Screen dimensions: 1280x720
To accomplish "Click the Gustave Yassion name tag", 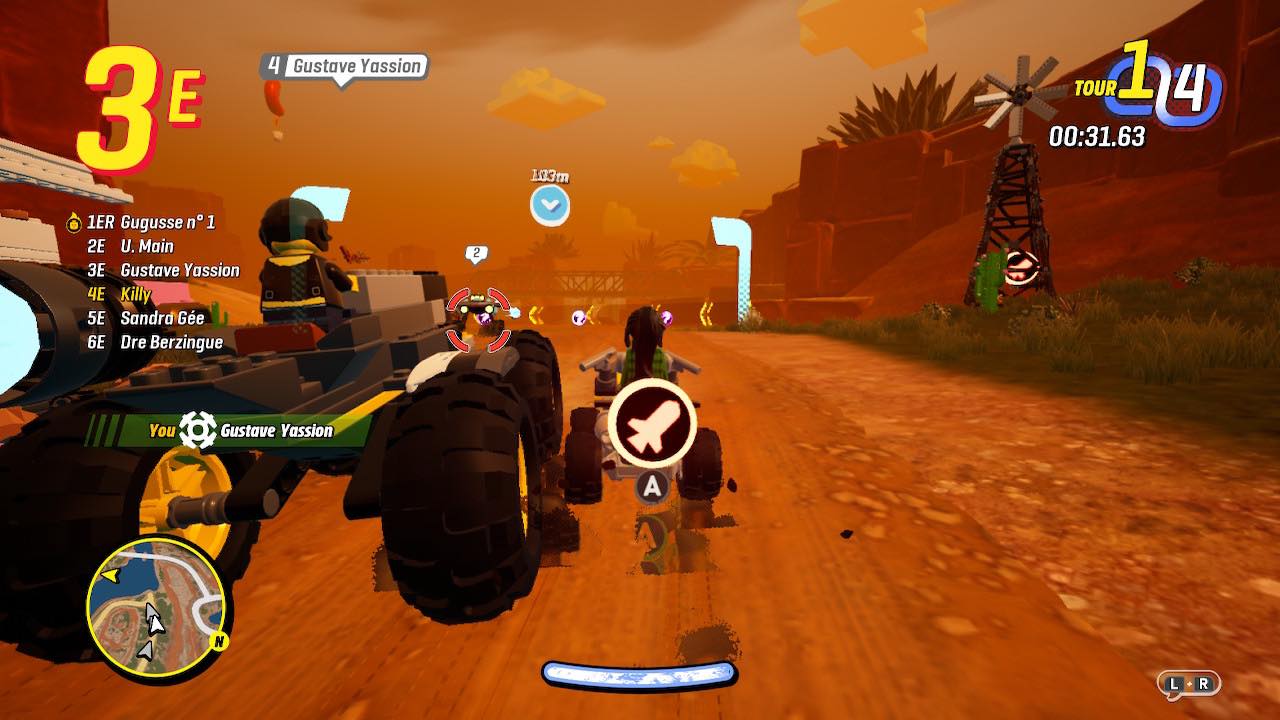I will coord(344,67).
